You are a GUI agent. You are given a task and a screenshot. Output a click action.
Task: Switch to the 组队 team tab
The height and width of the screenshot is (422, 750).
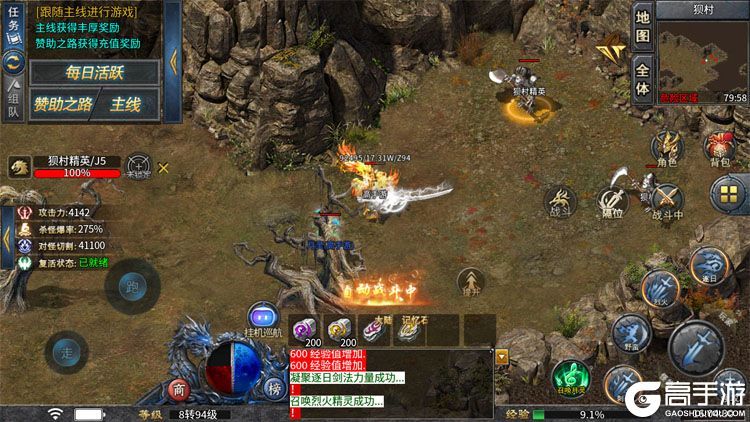click(x=14, y=97)
